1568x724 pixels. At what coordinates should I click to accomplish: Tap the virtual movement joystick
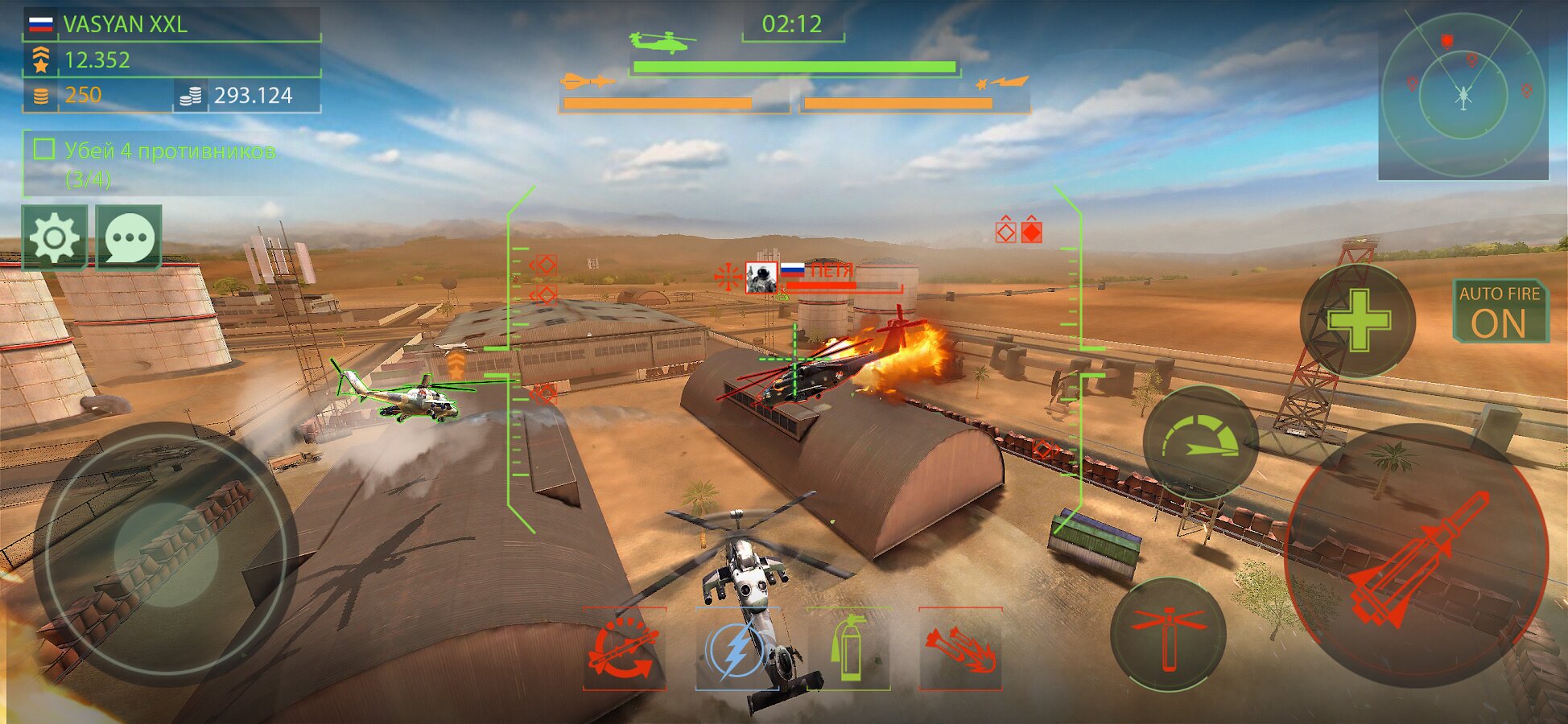click(x=165, y=553)
